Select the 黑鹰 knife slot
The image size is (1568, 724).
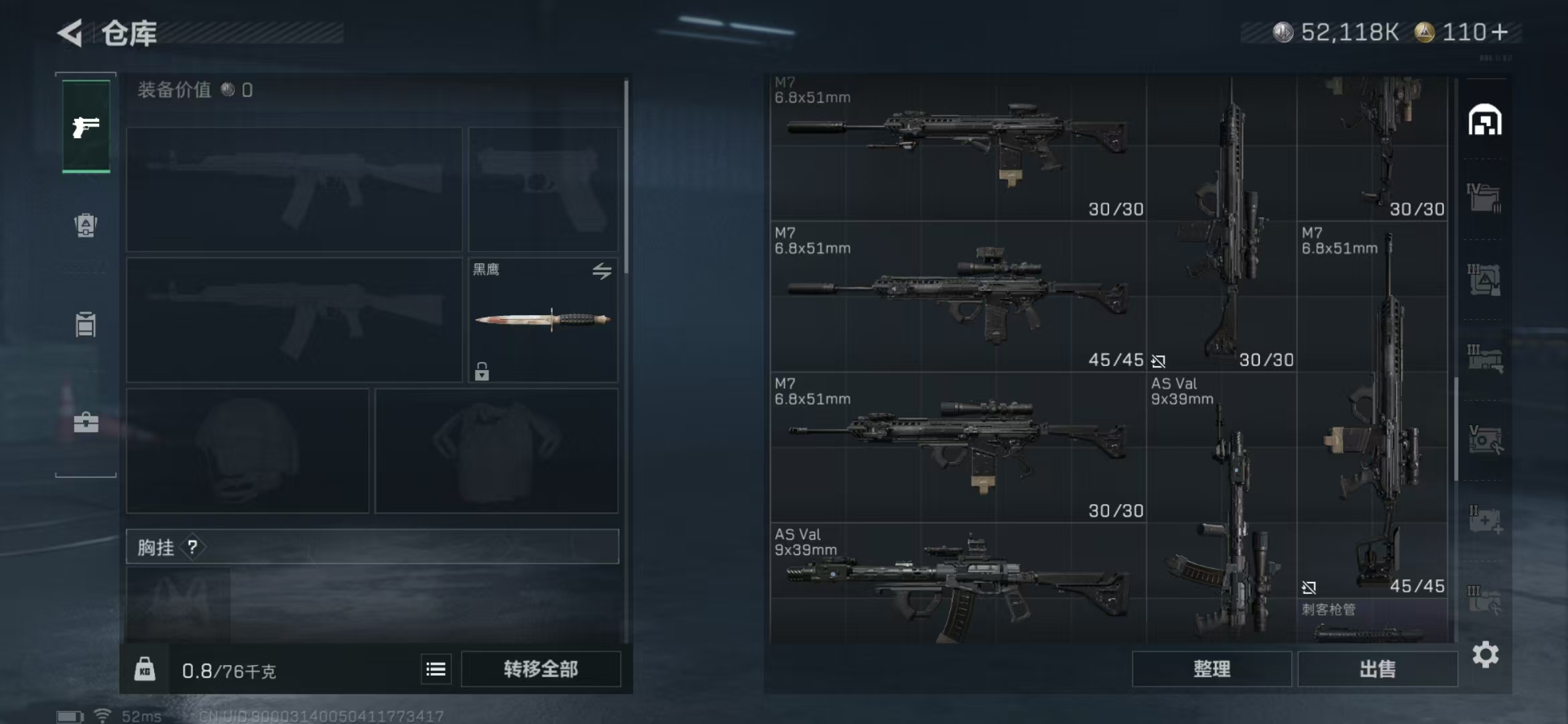(x=542, y=320)
